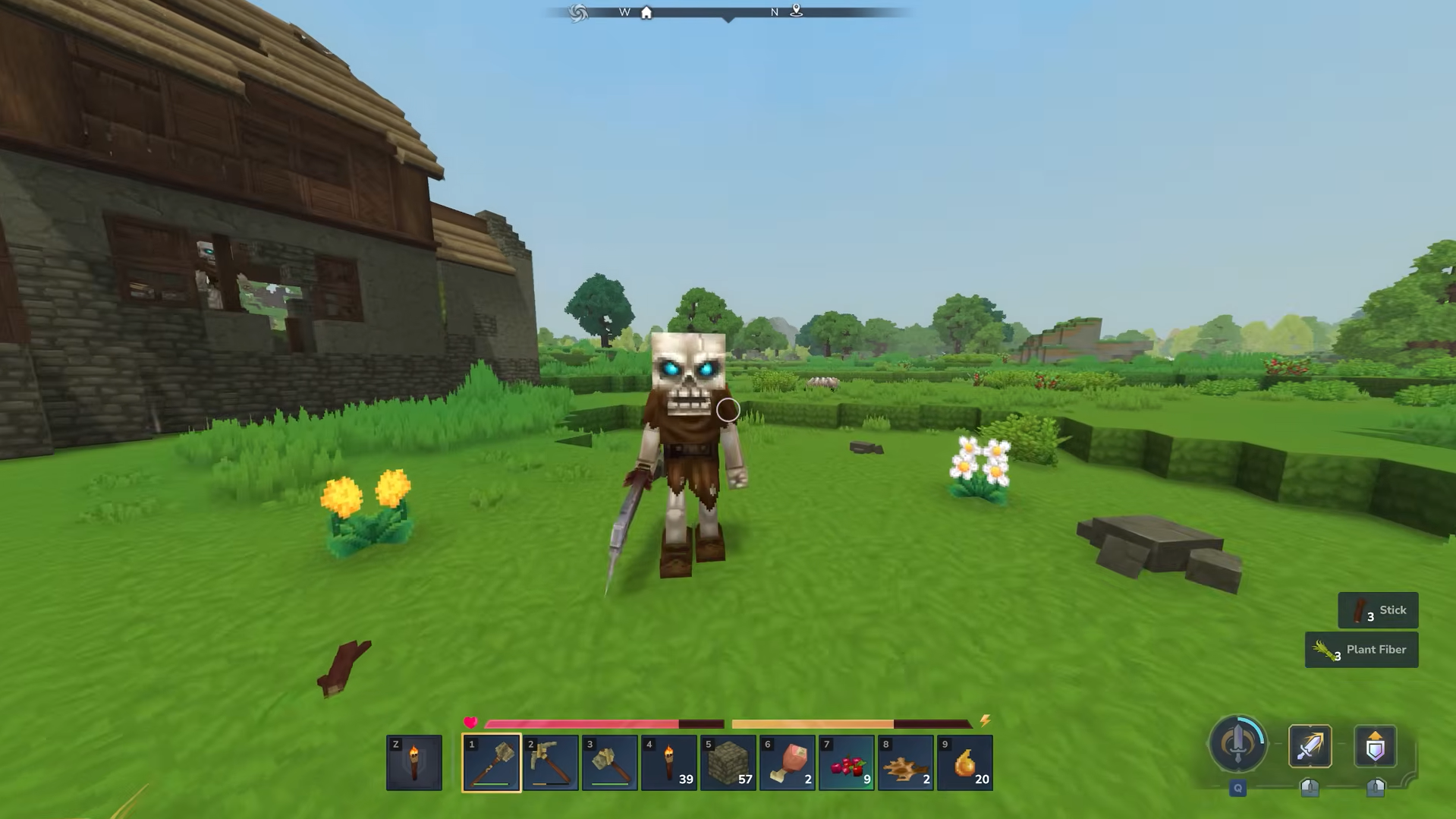The height and width of the screenshot is (819, 1456).
Task: Click the lightning icon by the stamina bar
Action: [984, 722]
